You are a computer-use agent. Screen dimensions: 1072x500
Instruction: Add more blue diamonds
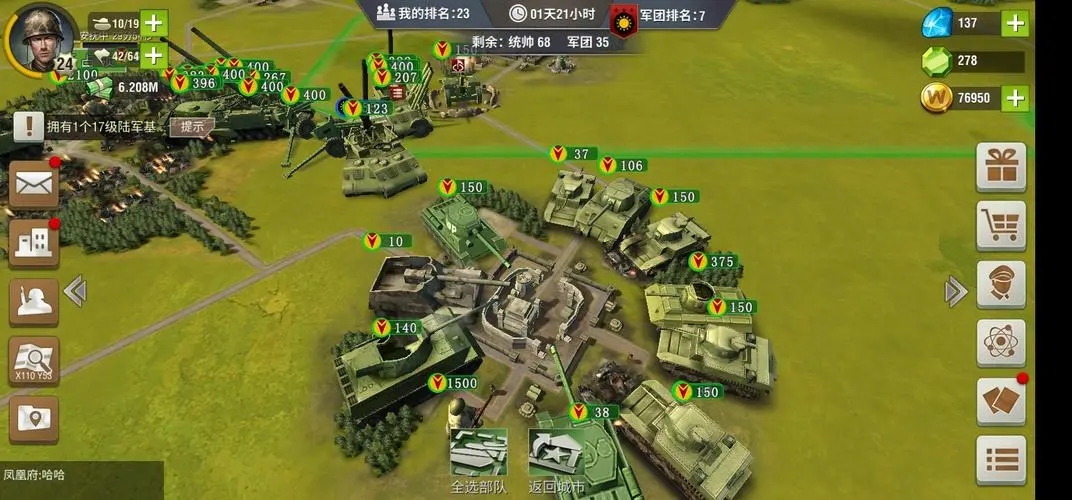pyautogui.click(x=1016, y=23)
